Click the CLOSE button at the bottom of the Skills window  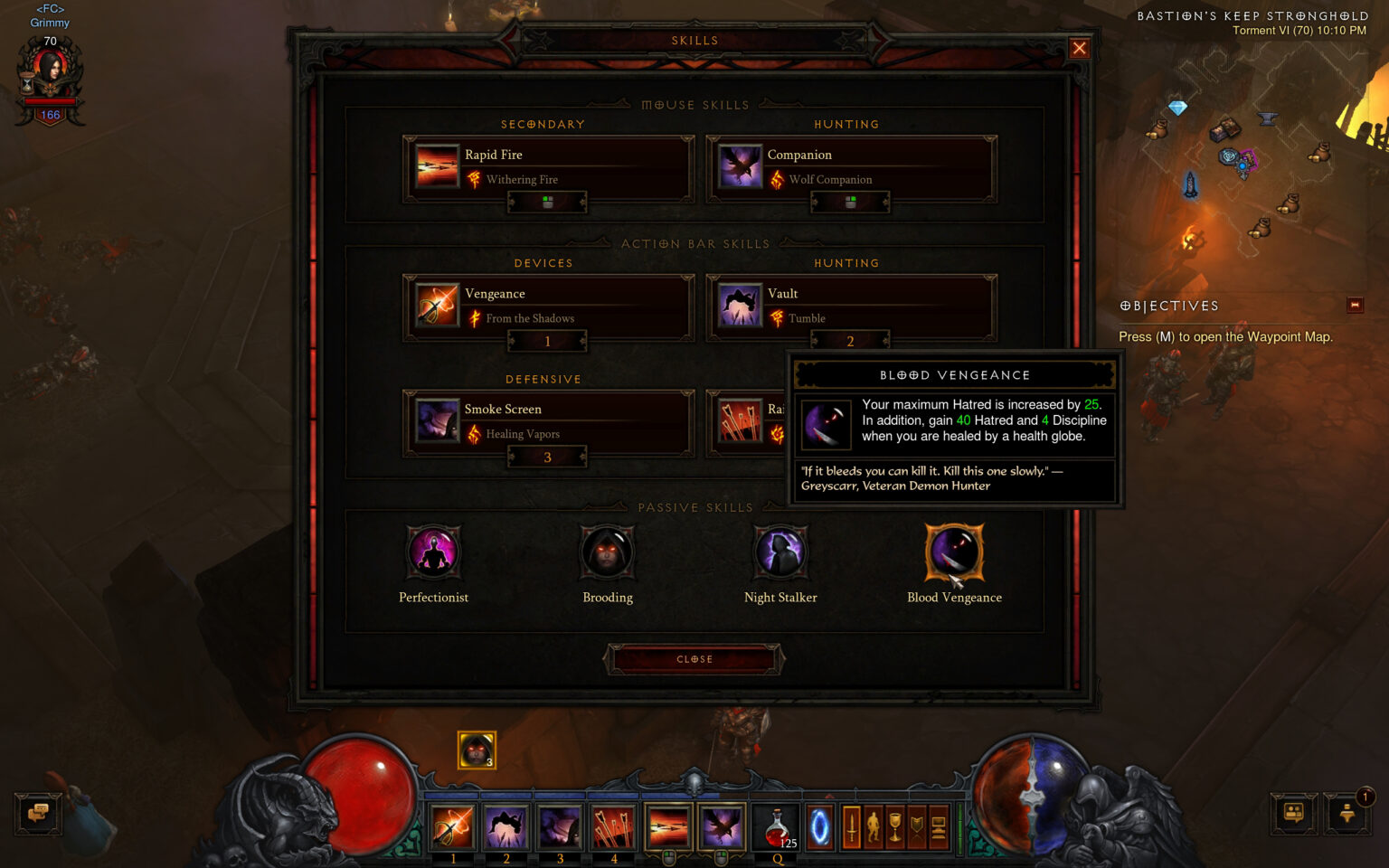(x=694, y=658)
